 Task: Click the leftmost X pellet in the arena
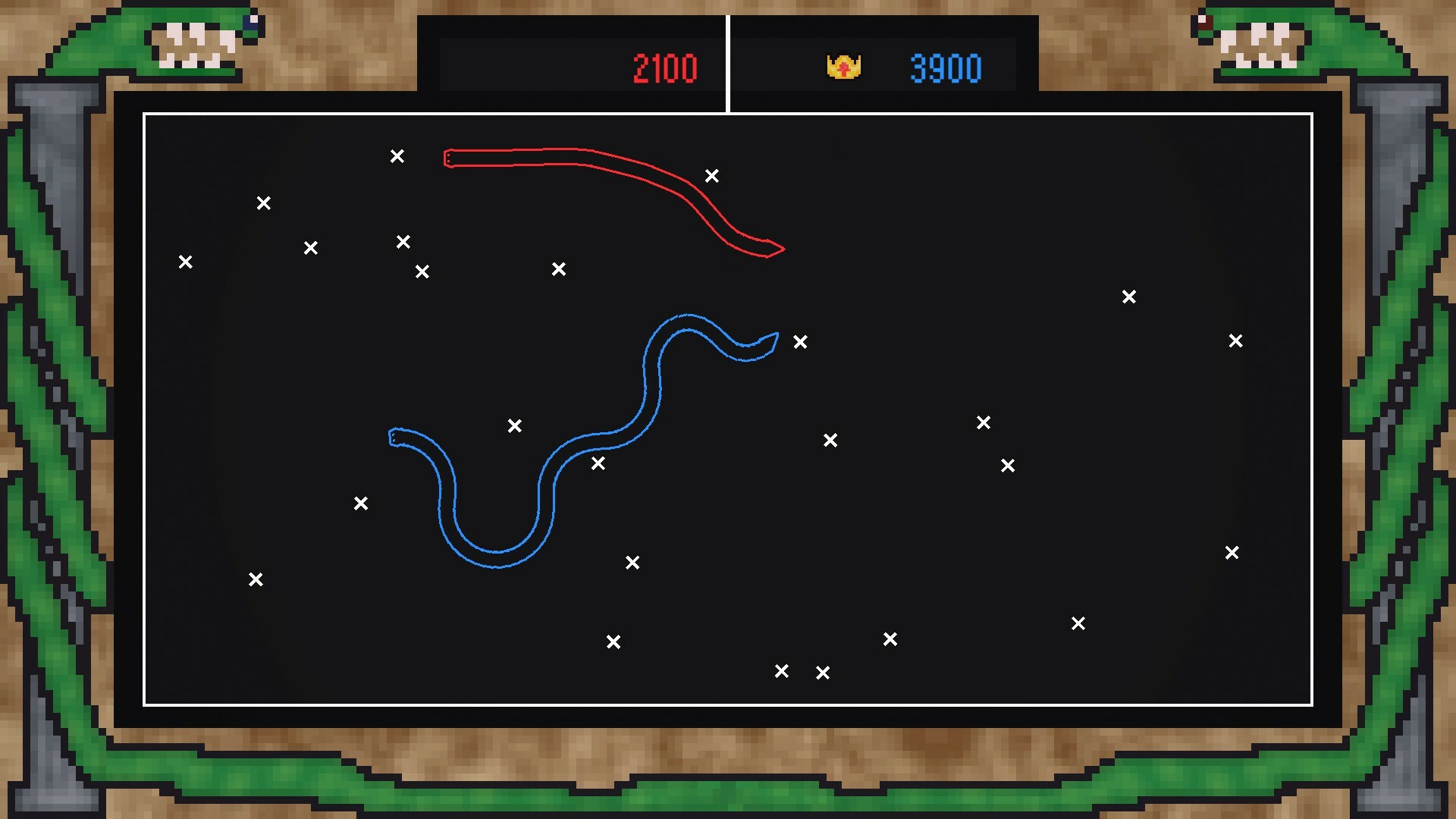186,261
